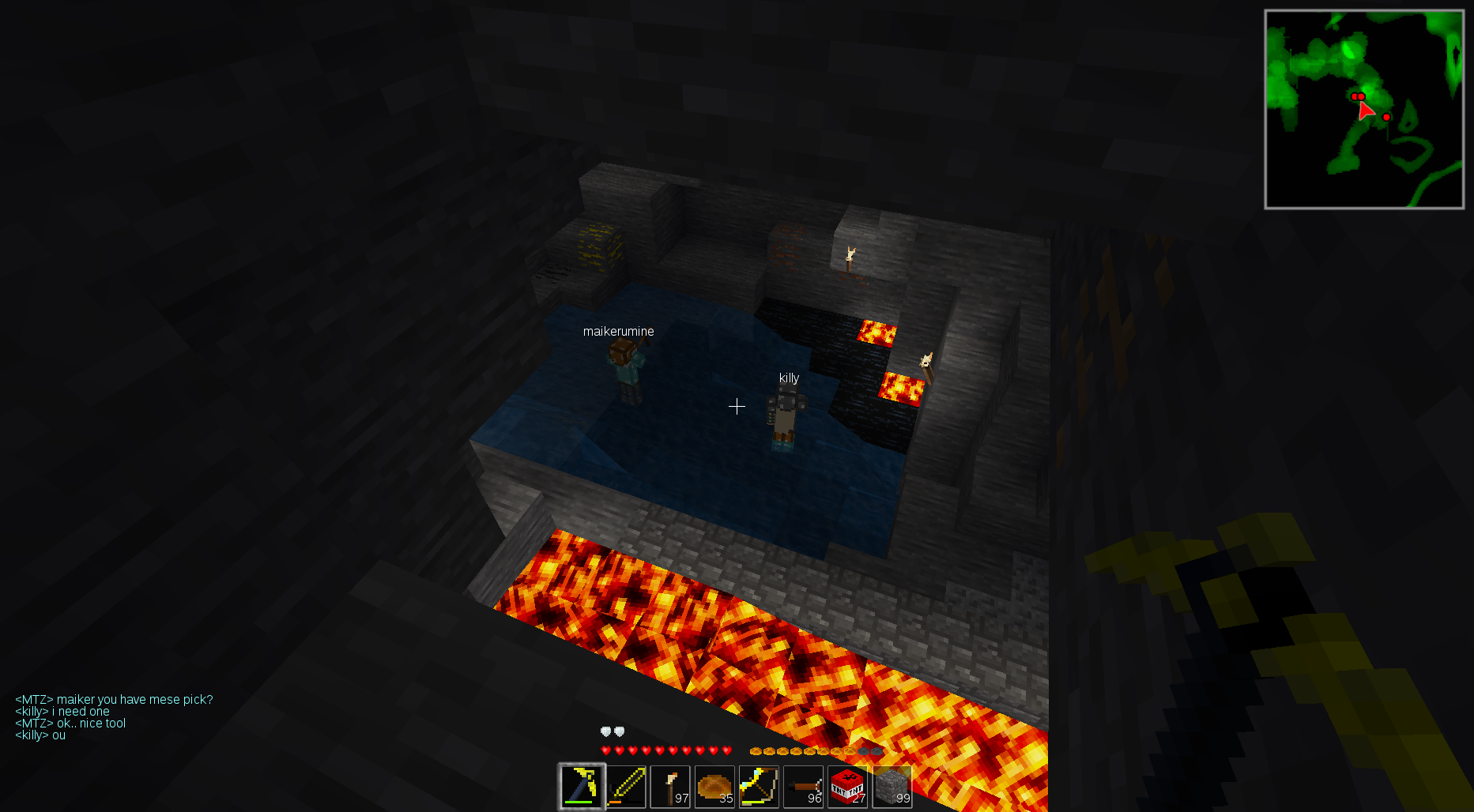The width and height of the screenshot is (1474, 812).
Task: Select the stack of 97 torches
Action: (x=671, y=786)
